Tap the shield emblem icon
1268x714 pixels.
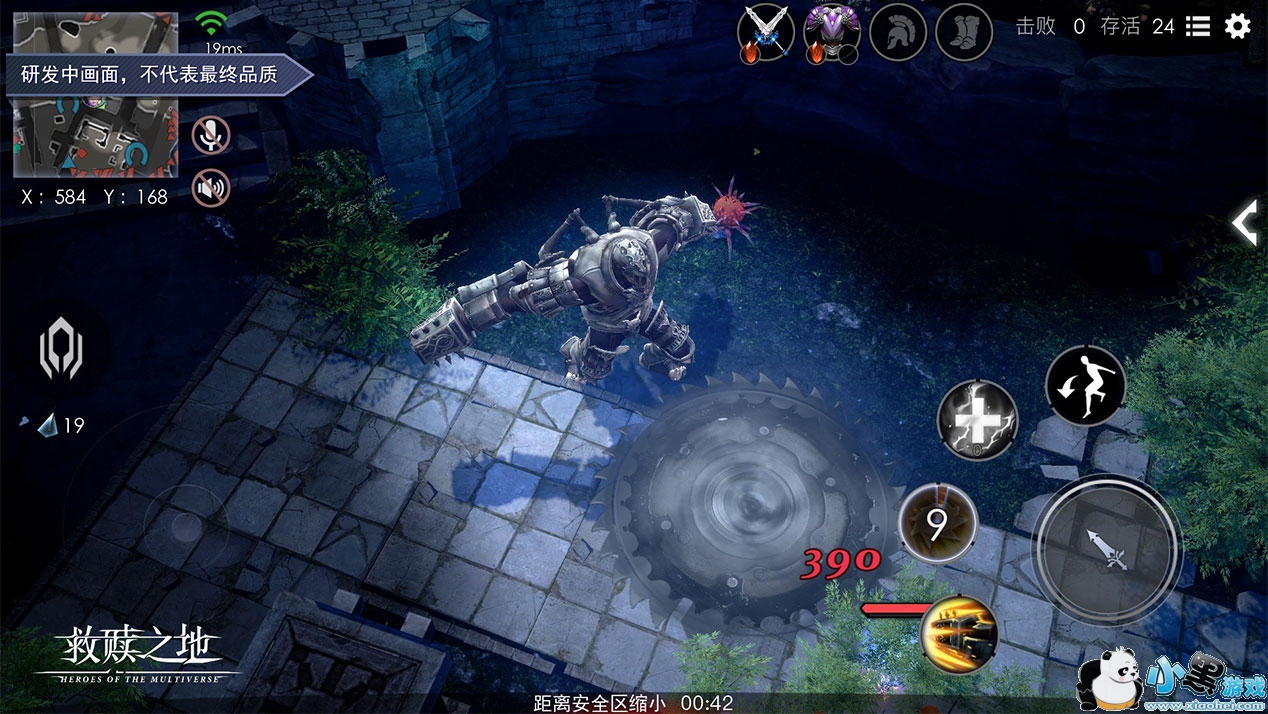60,352
